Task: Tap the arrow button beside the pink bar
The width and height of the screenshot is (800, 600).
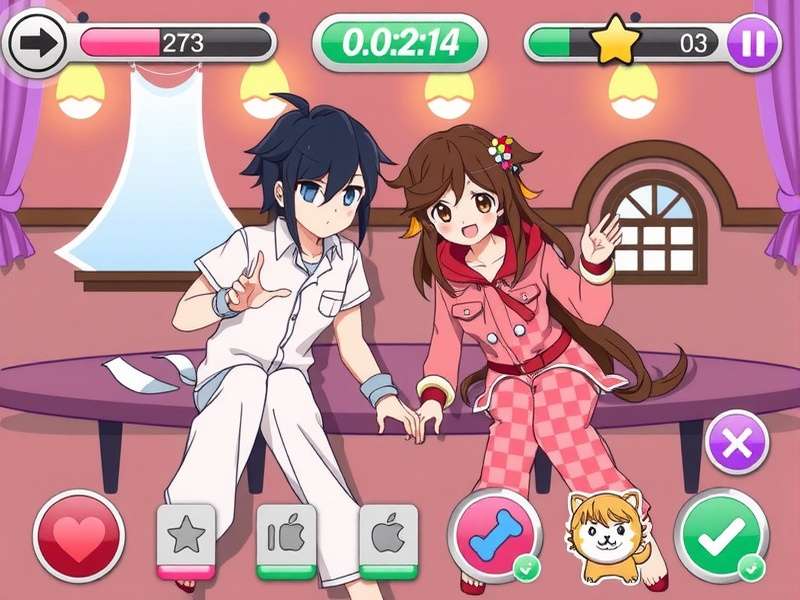Action: point(36,43)
